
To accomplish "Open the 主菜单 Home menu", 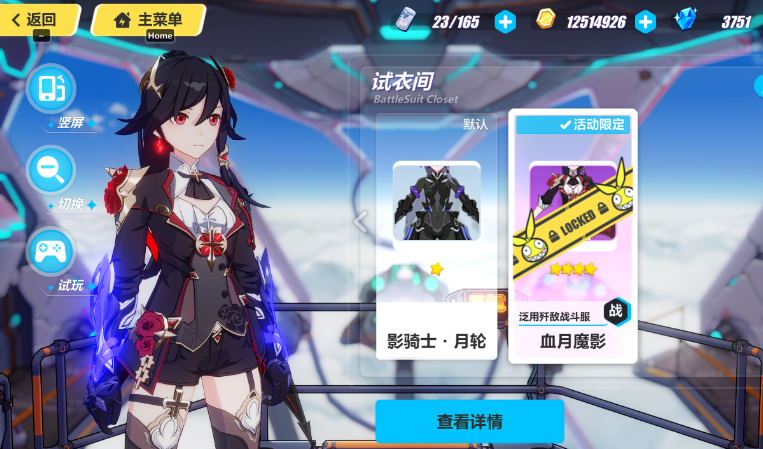I will [x=148, y=19].
